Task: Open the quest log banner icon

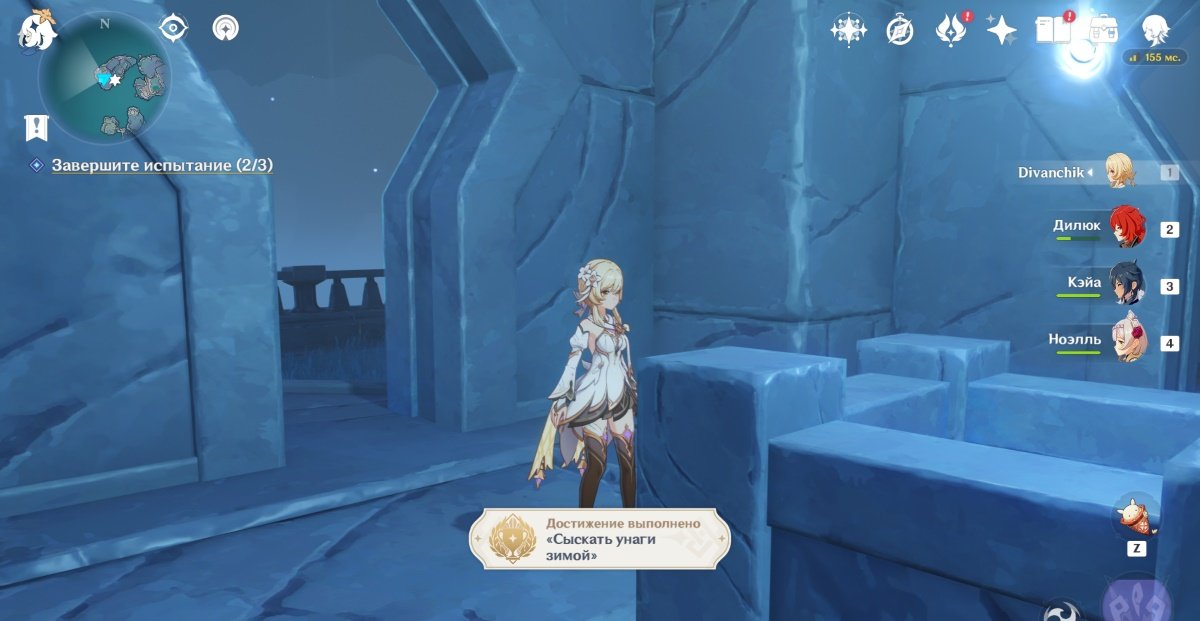Action: click(x=37, y=127)
